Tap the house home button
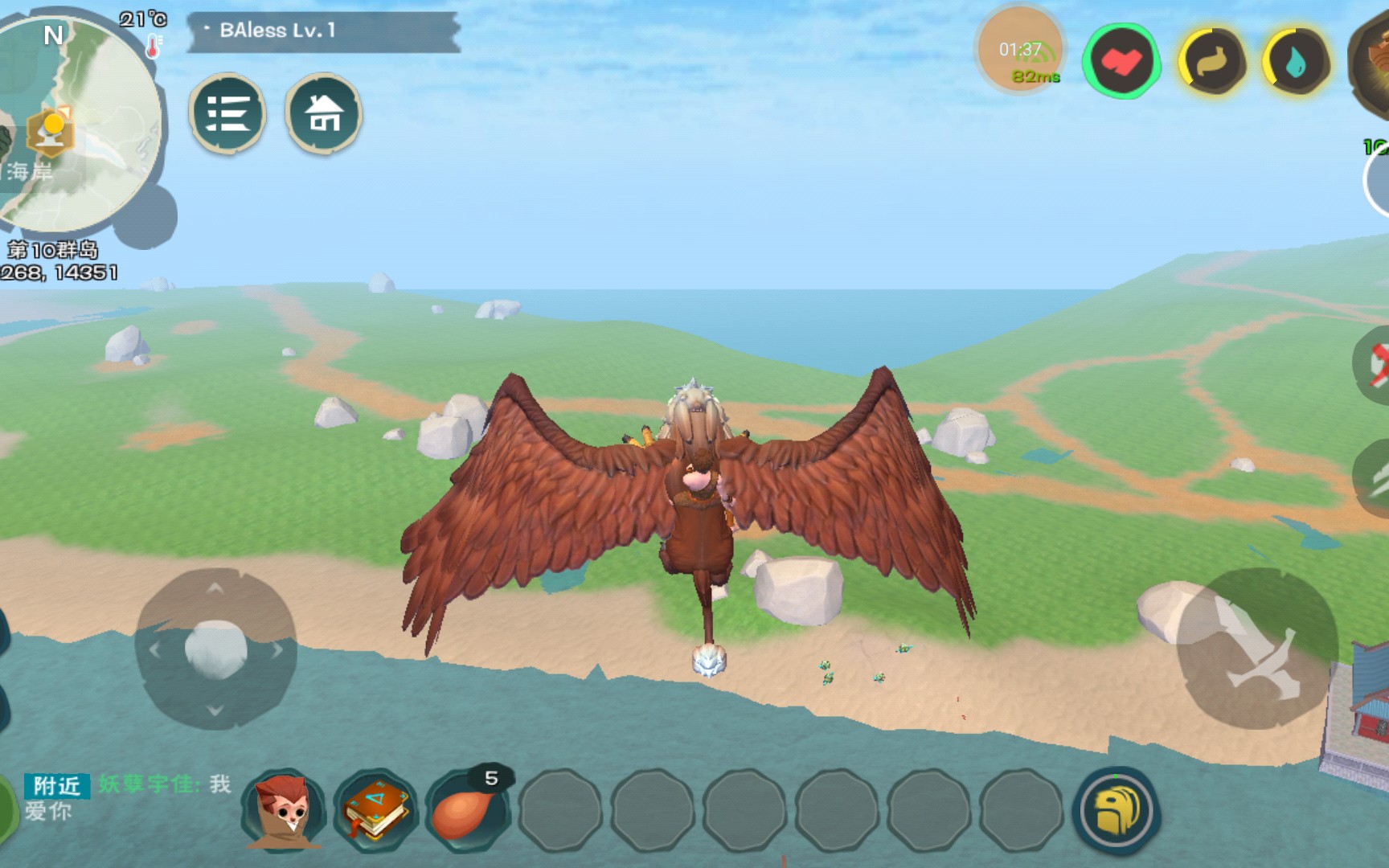Viewport: 1389px width, 868px height. pos(324,113)
